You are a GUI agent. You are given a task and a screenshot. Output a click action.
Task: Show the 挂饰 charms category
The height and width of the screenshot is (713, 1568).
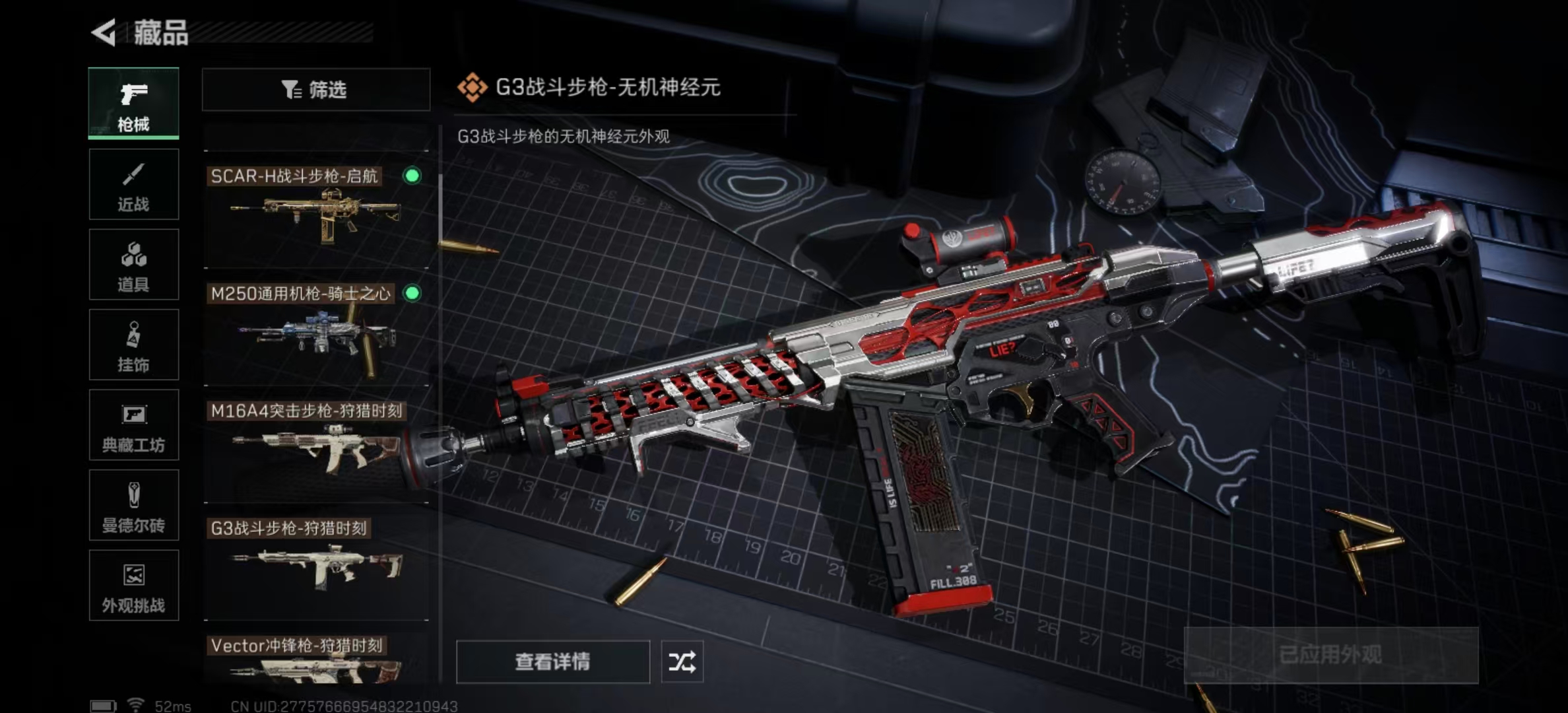[133, 345]
